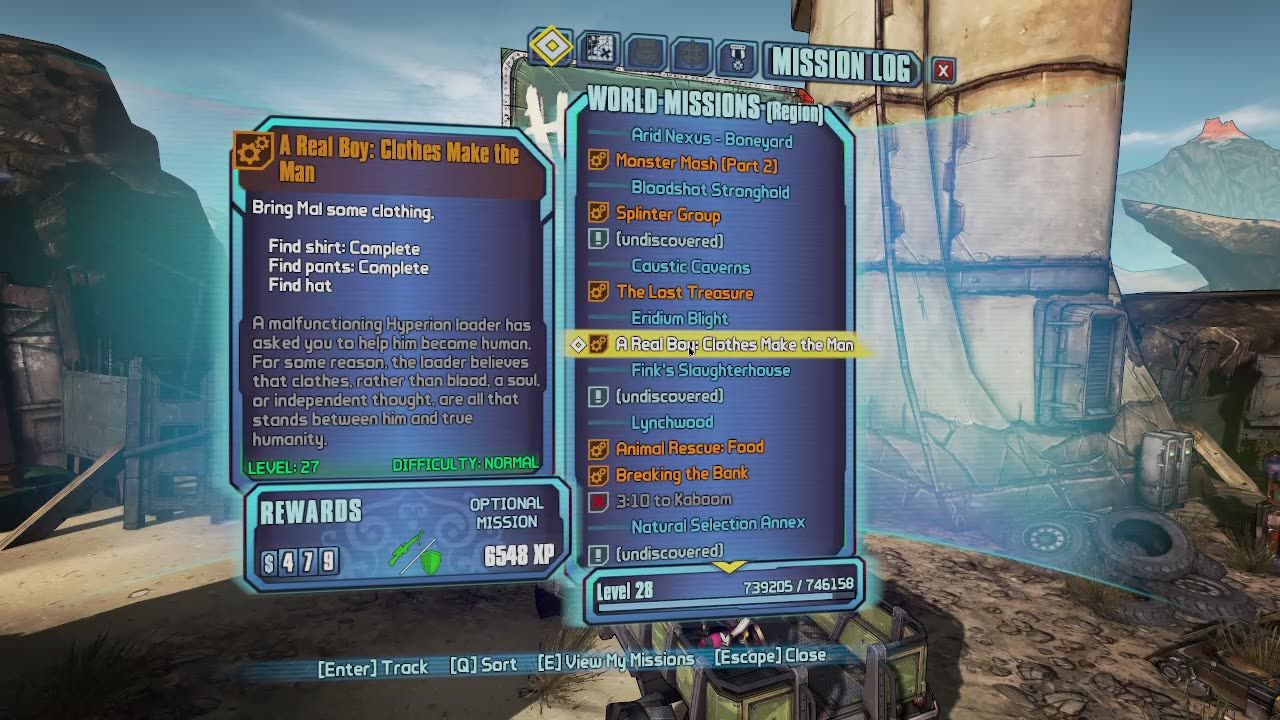Click the 3:10 to Kaboom mission
The height and width of the screenshot is (720, 1280).
pyautogui.click(x=673, y=499)
